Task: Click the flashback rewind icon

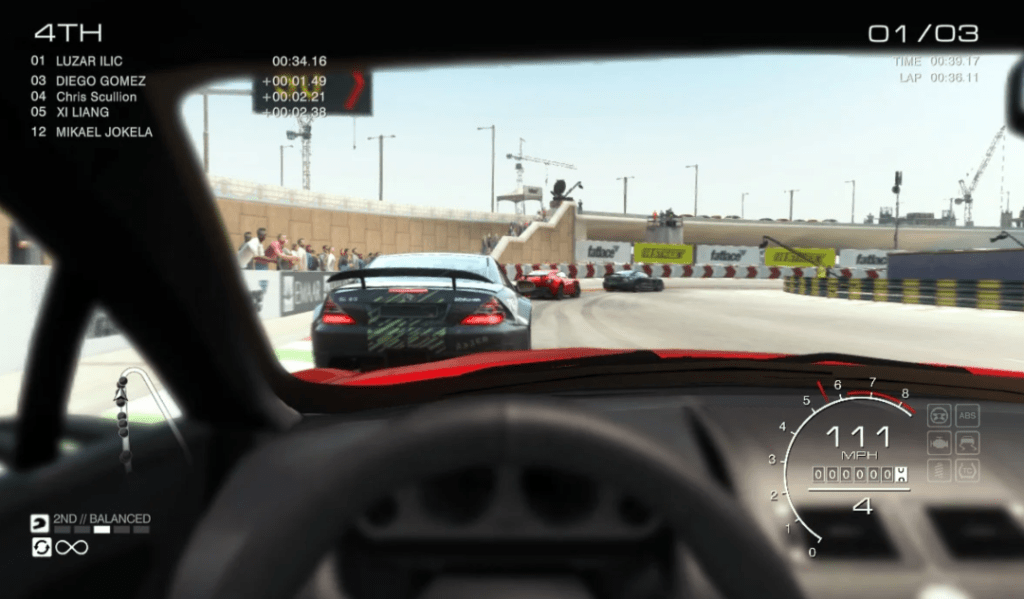Action: click(x=40, y=547)
